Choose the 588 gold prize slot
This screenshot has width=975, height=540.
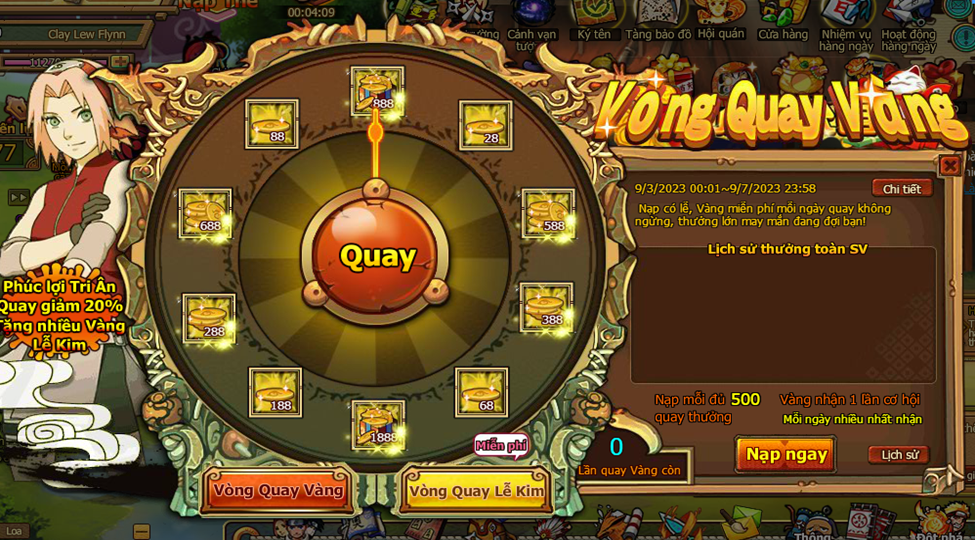(548, 213)
